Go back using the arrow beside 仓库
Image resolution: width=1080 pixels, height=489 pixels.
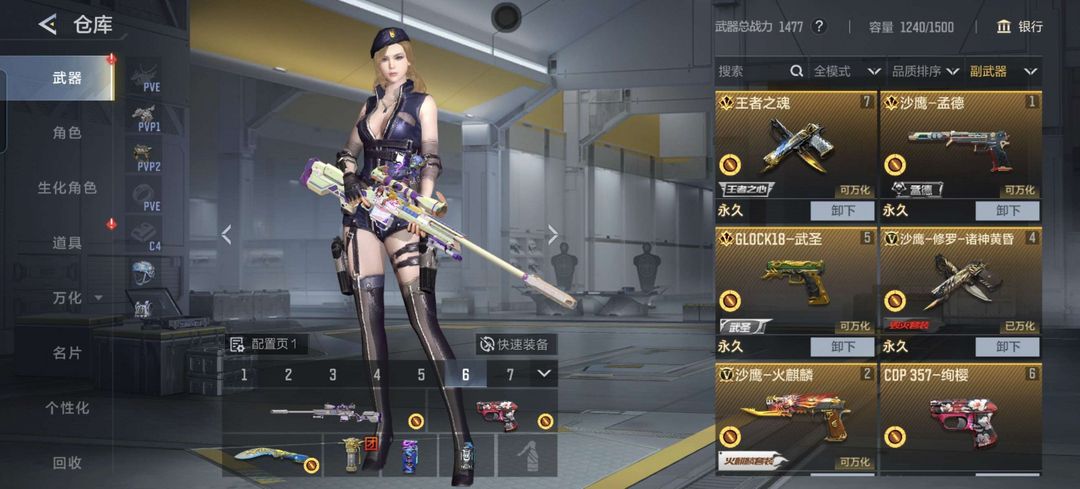47,25
